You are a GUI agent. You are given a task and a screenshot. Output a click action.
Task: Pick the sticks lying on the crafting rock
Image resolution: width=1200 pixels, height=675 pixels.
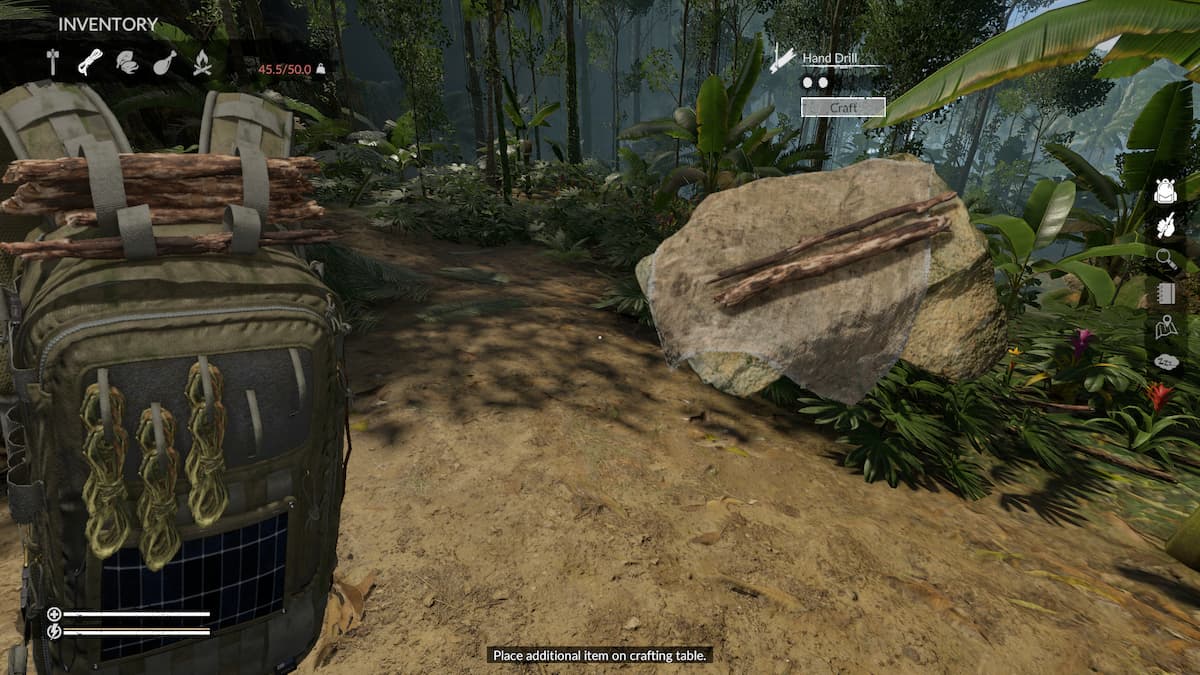point(832,248)
